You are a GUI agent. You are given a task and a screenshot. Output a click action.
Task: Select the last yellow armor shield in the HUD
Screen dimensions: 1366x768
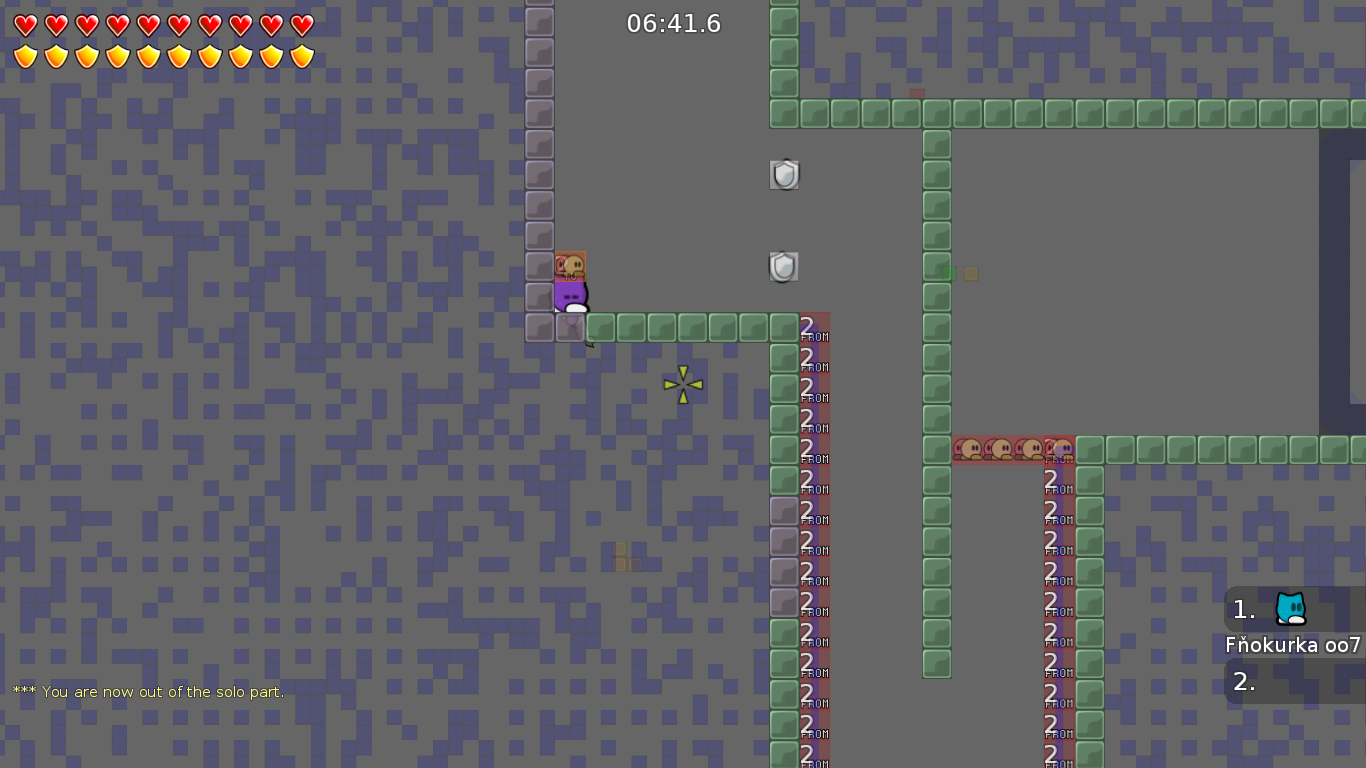pos(302,55)
